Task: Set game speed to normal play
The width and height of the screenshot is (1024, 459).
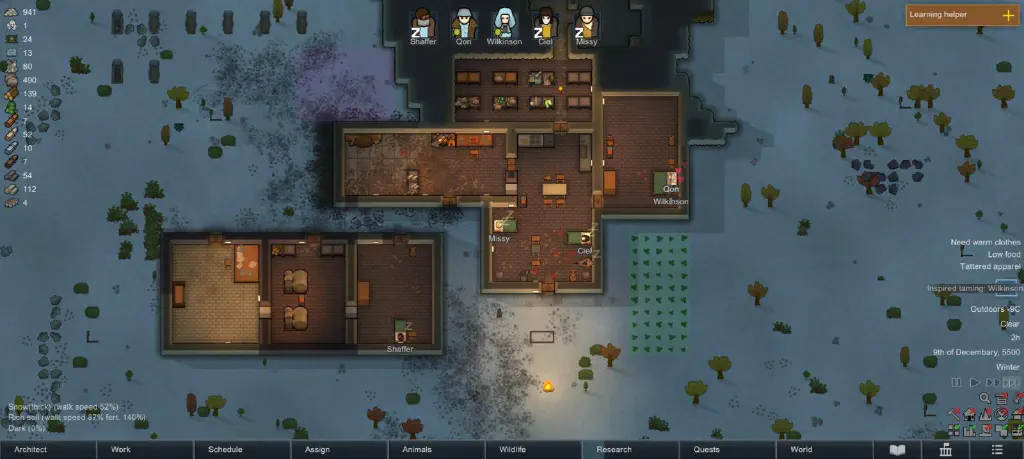Action: click(x=973, y=382)
